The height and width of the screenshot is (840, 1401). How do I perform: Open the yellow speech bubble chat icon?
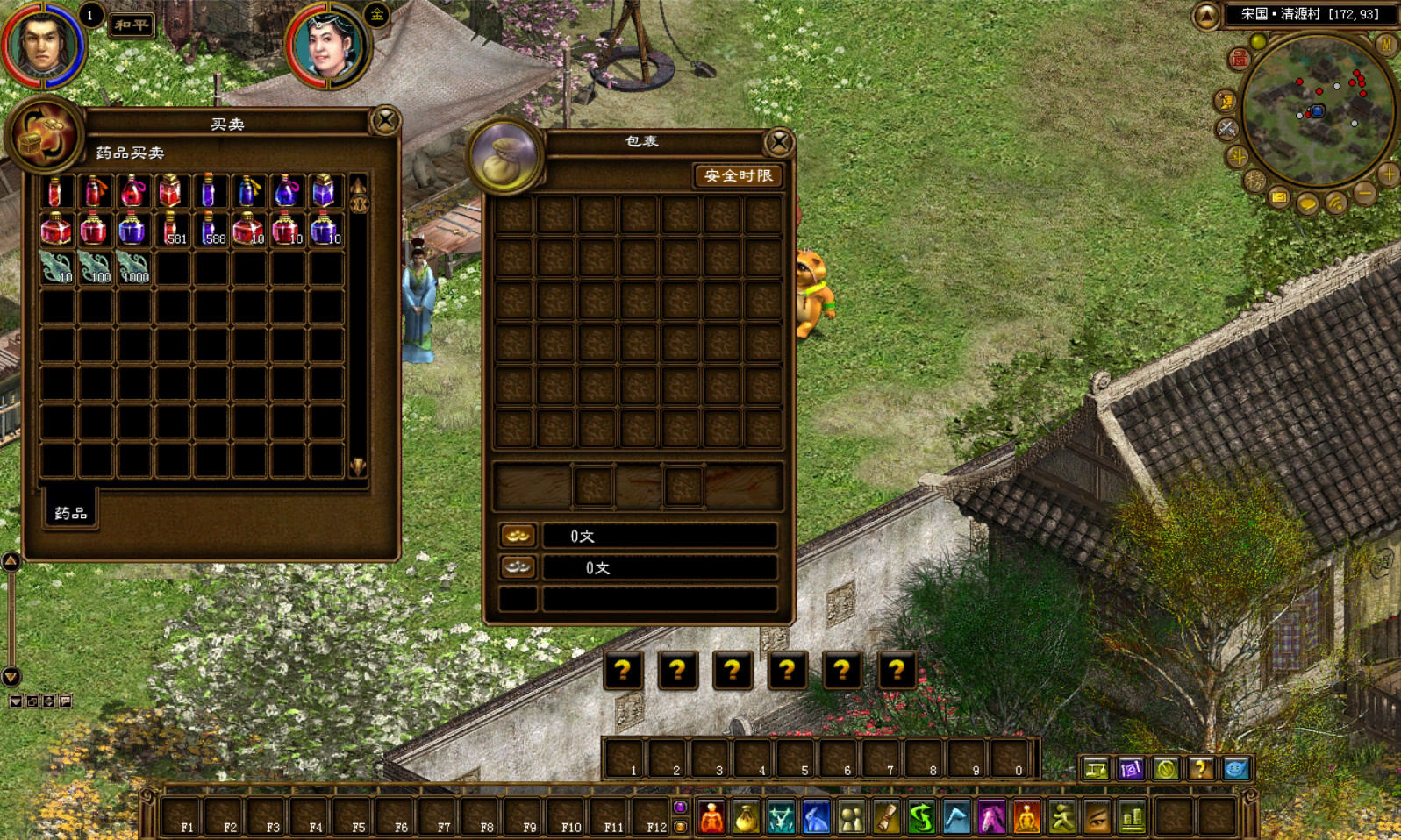(1307, 204)
